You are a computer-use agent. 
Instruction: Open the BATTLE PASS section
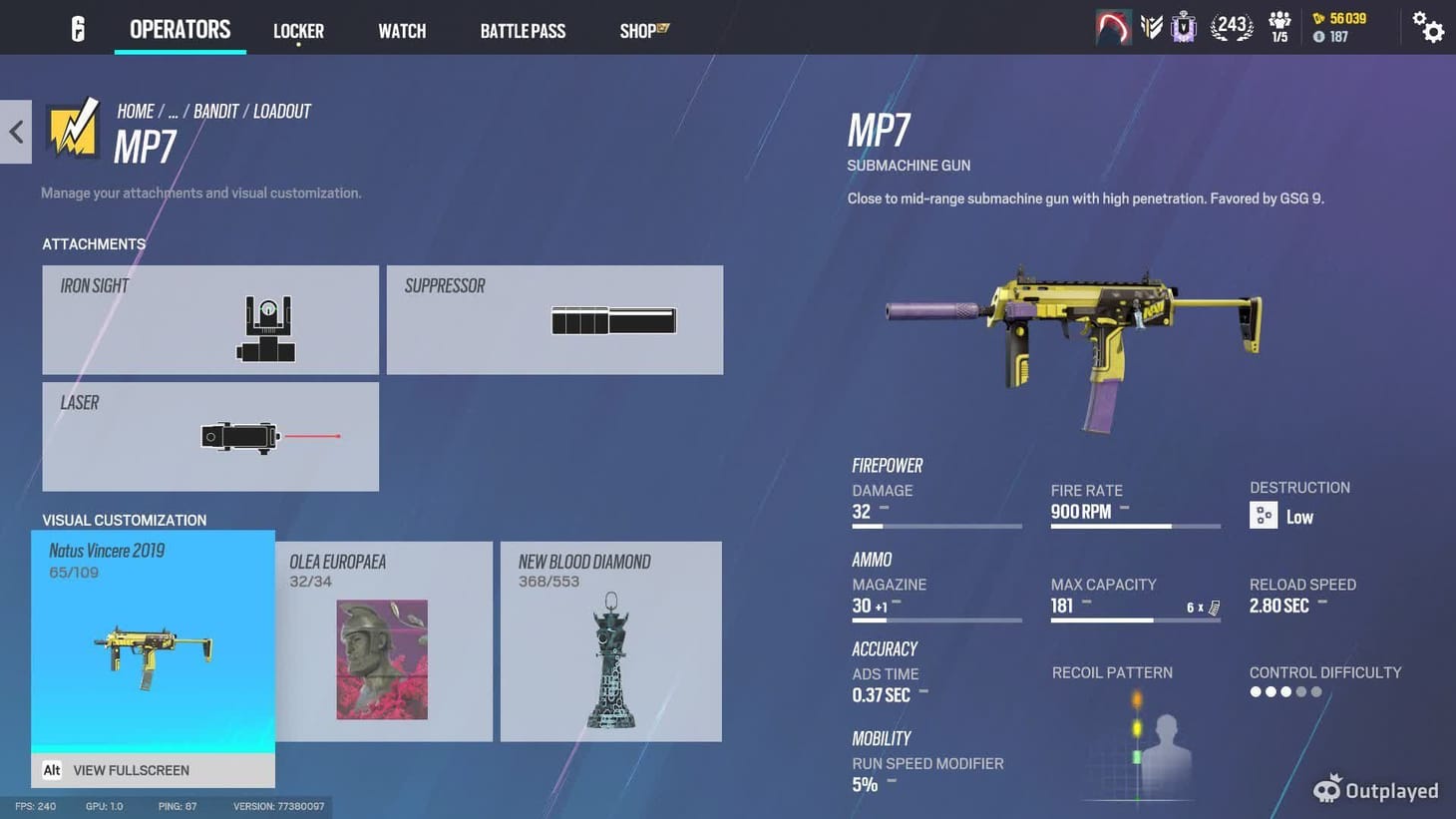pyautogui.click(x=523, y=30)
